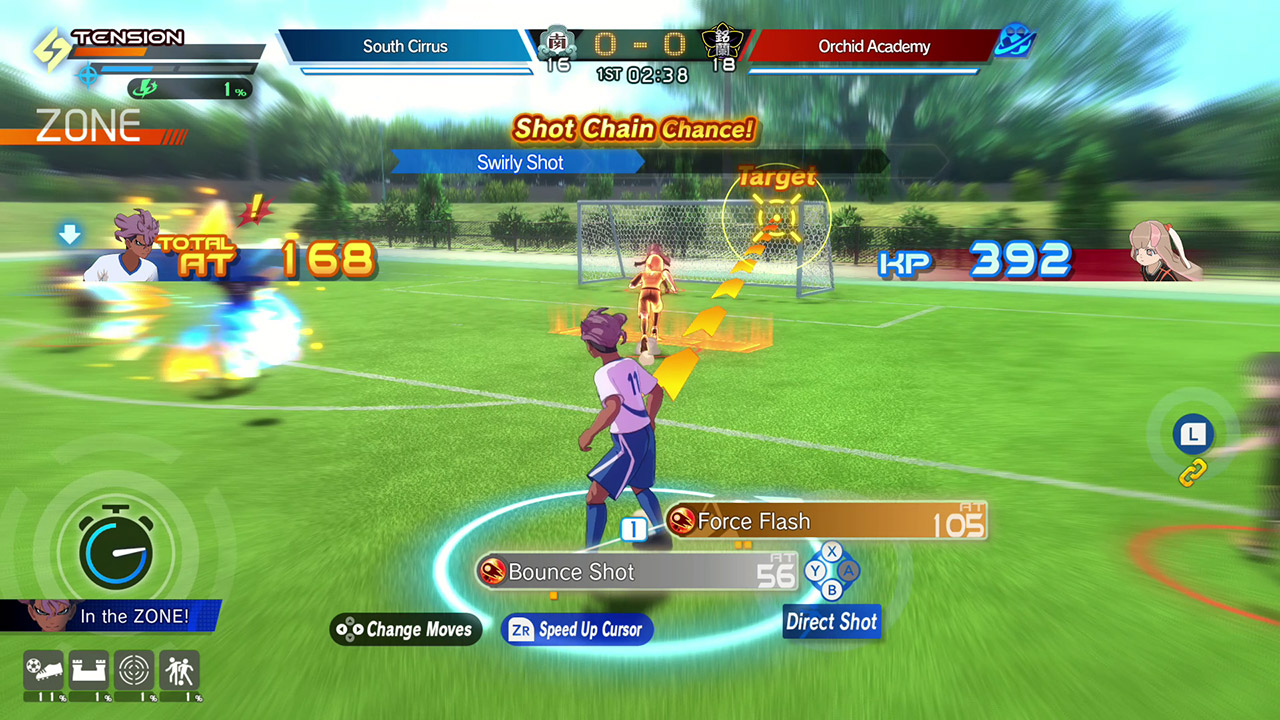Click the blonde goalkeeper portrait
1280x720 pixels.
pyautogui.click(x=1165, y=251)
